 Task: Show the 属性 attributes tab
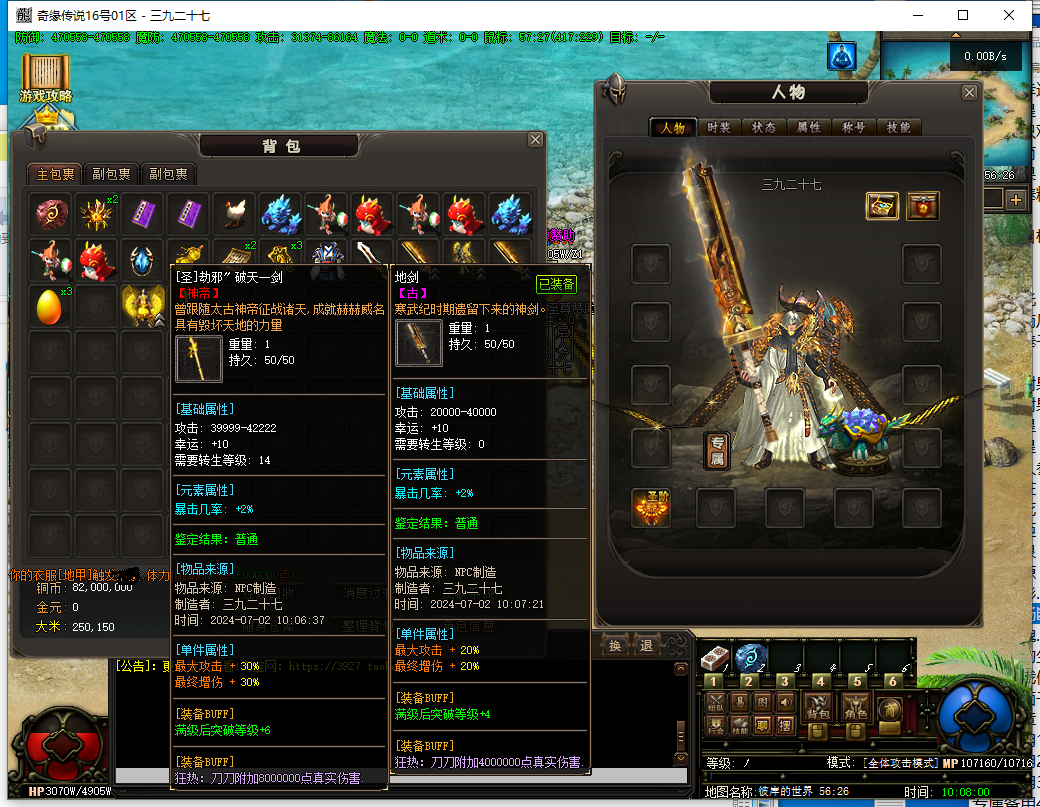808,128
